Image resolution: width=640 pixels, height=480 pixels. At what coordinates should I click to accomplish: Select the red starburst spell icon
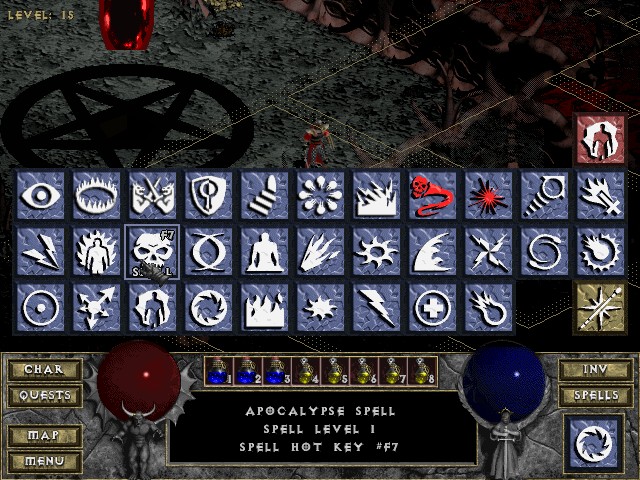[488, 195]
